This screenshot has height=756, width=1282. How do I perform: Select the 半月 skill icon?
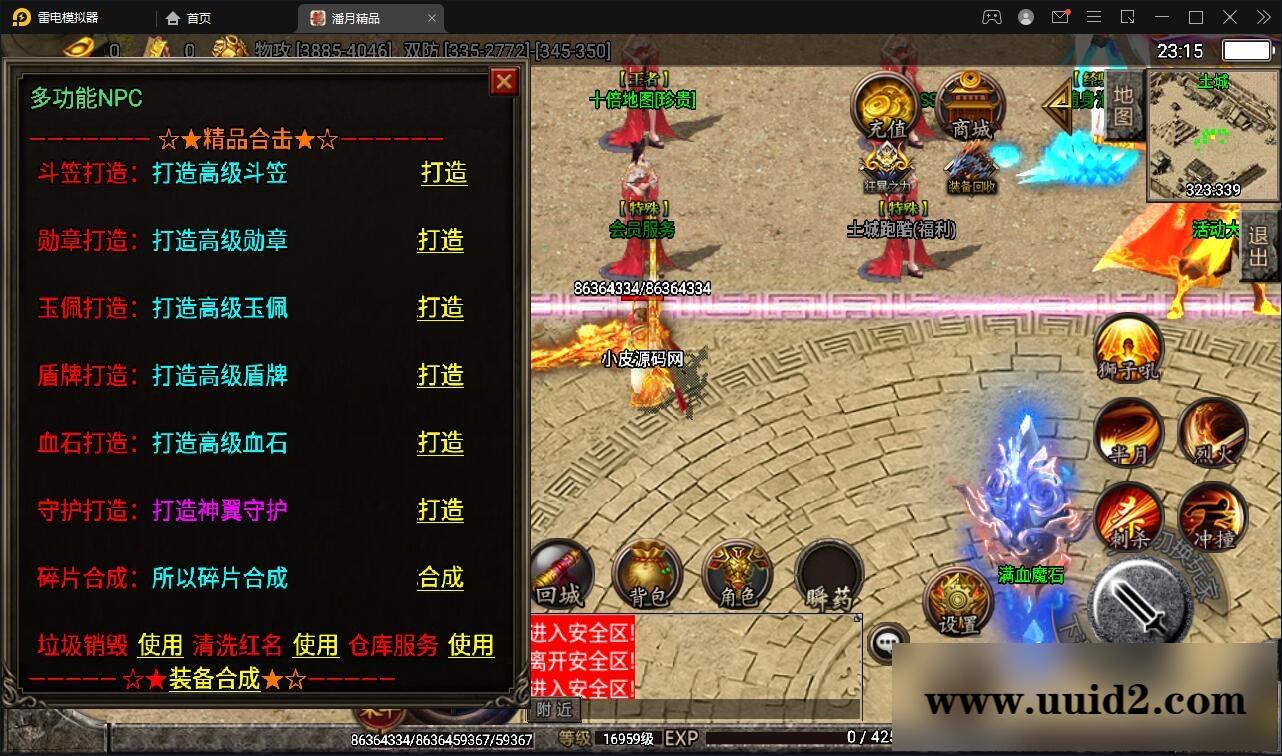click(x=1128, y=430)
